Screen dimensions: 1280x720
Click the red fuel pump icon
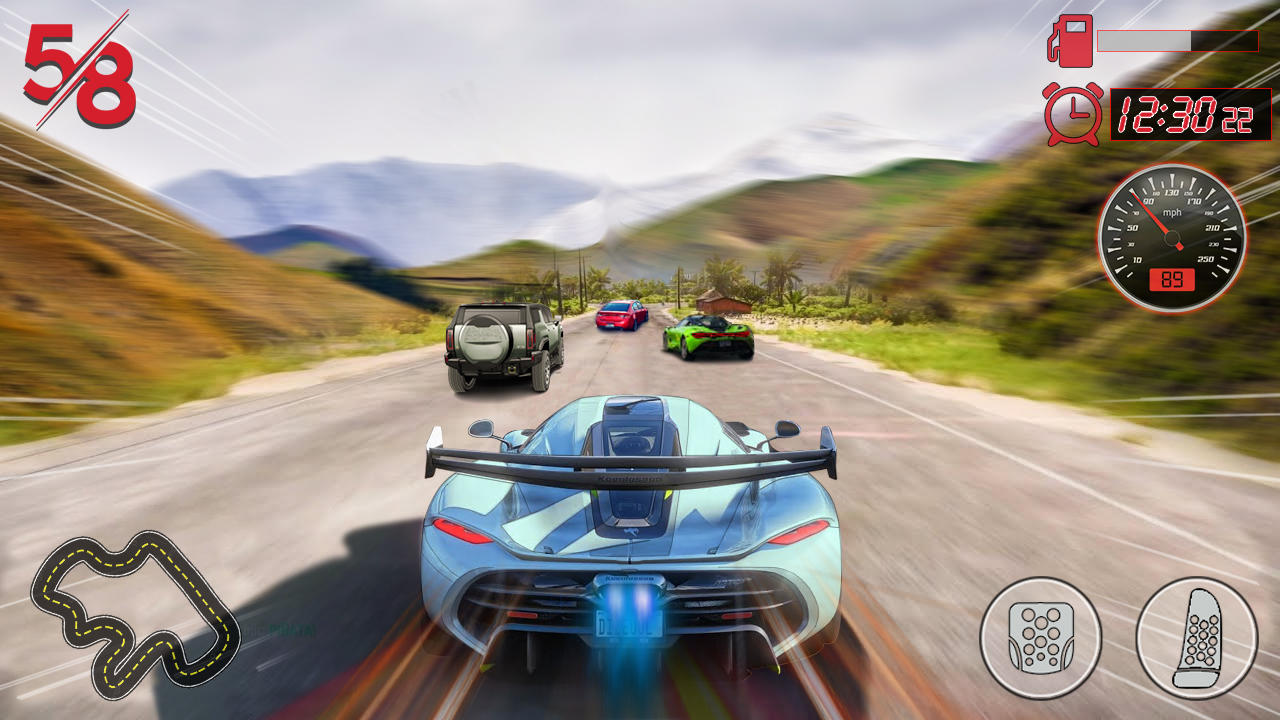pos(1069,42)
